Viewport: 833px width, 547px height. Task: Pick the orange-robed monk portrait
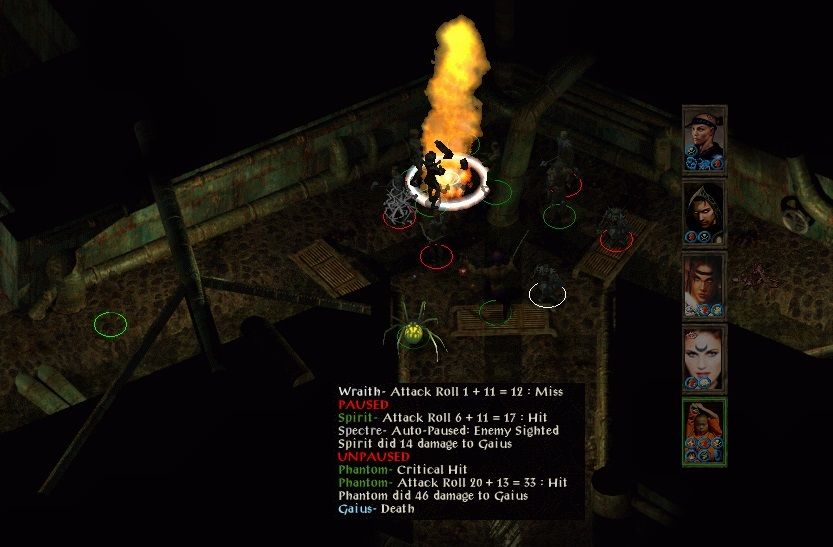tap(704, 430)
